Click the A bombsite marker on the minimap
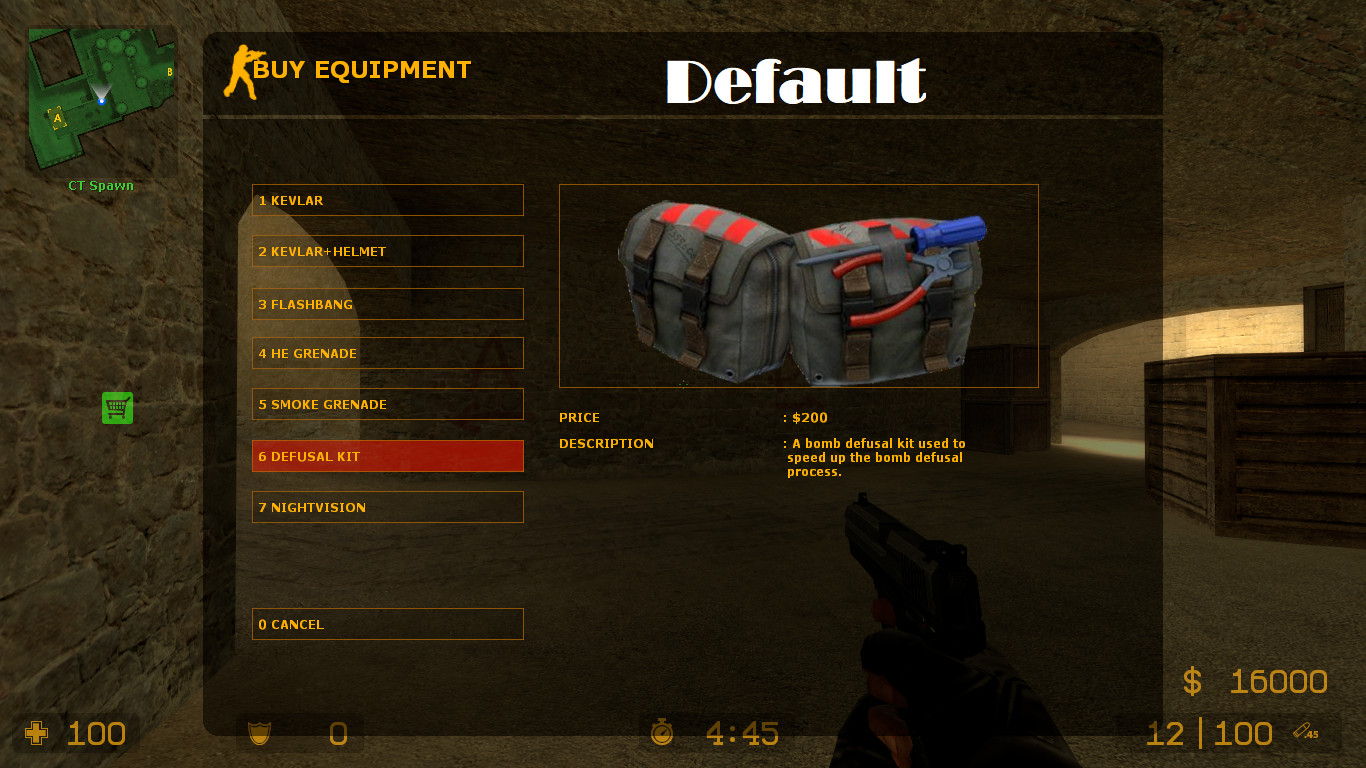The image size is (1366, 768). [59, 119]
